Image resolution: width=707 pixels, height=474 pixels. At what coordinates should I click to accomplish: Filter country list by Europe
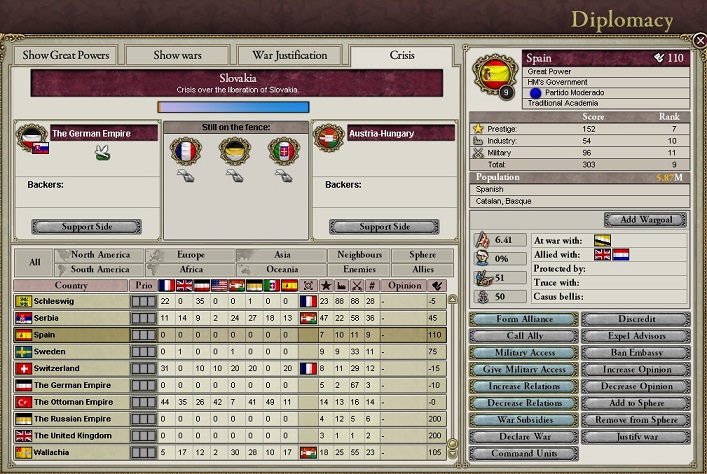pyautogui.click(x=190, y=255)
